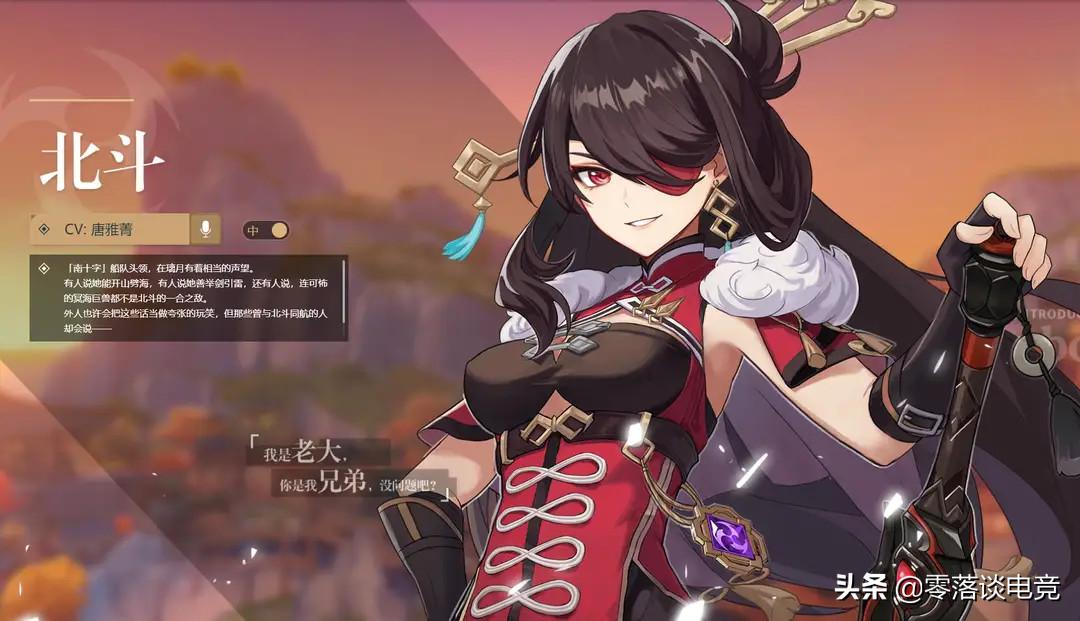Play Beidou's voice line with the microphone button
1080x621 pixels.
tap(205, 229)
